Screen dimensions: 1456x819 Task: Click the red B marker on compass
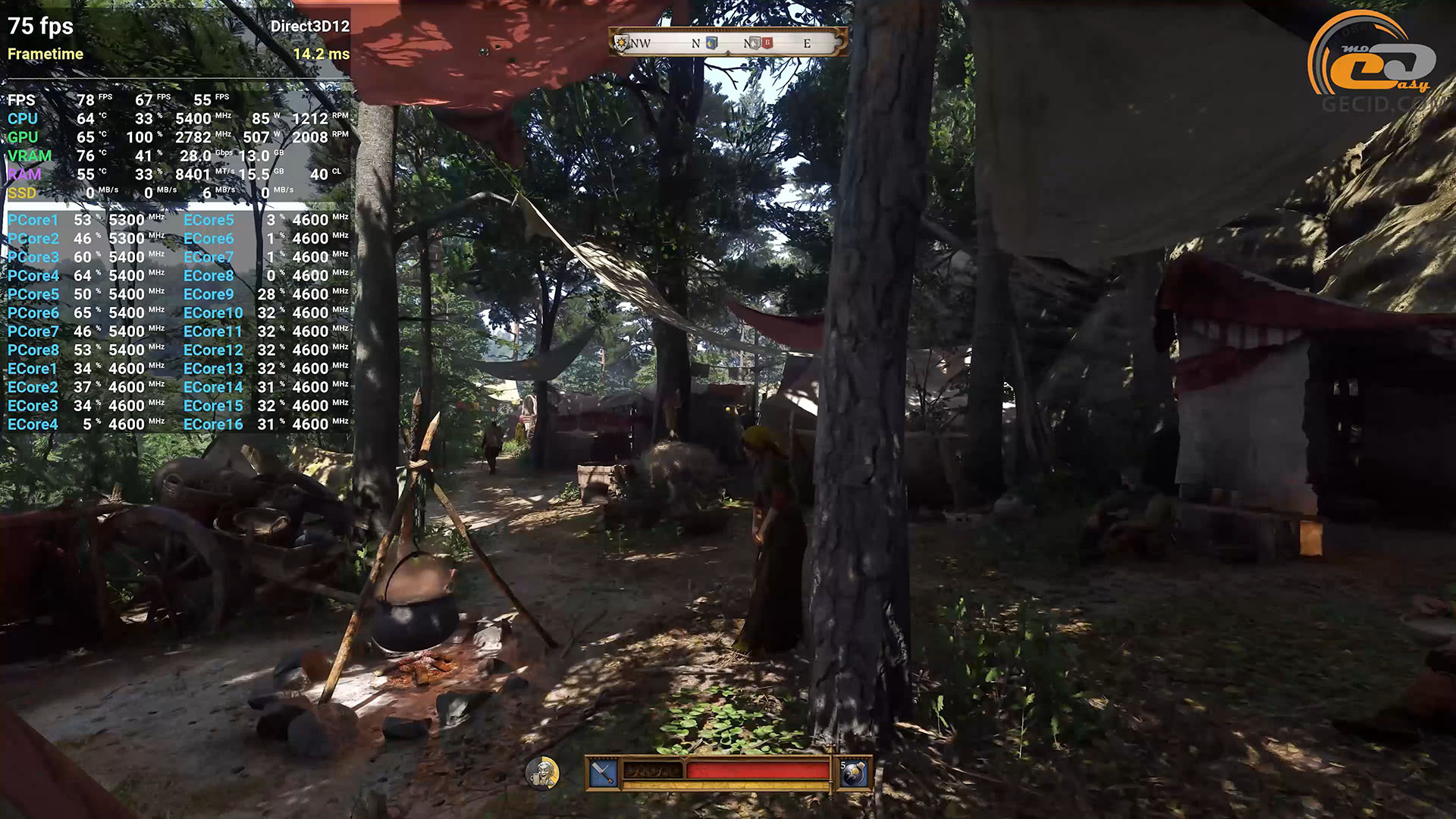coord(767,43)
